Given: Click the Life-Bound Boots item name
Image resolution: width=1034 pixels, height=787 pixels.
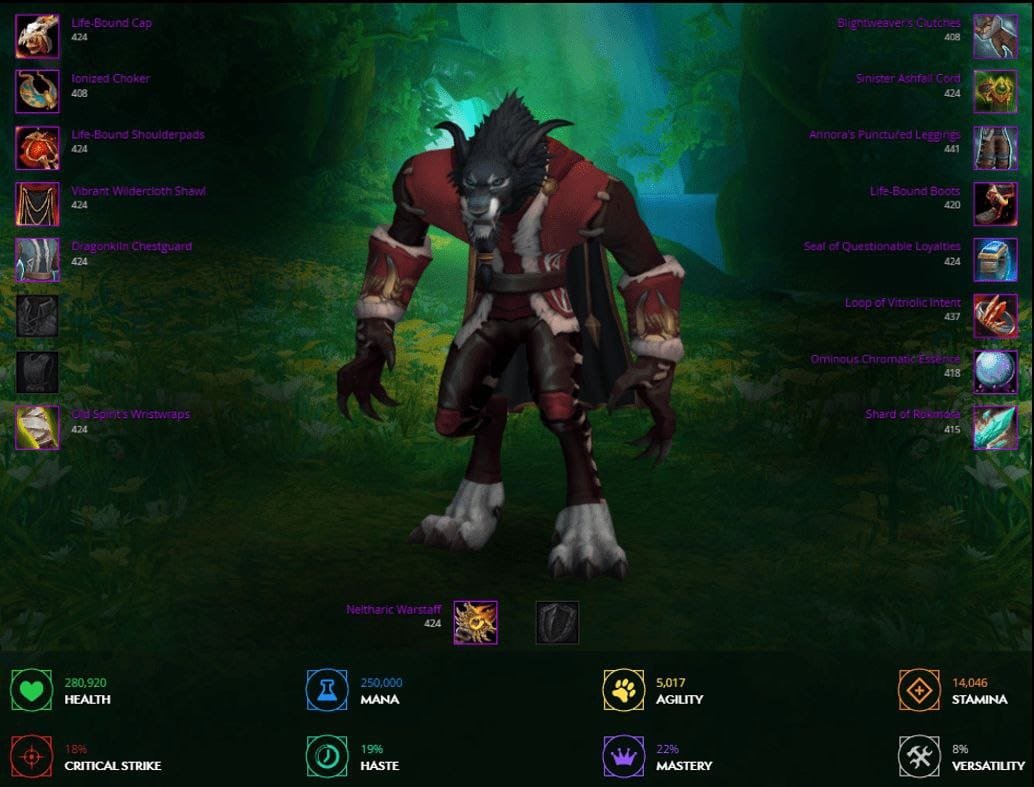Looking at the screenshot, I should [x=914, y=191].
